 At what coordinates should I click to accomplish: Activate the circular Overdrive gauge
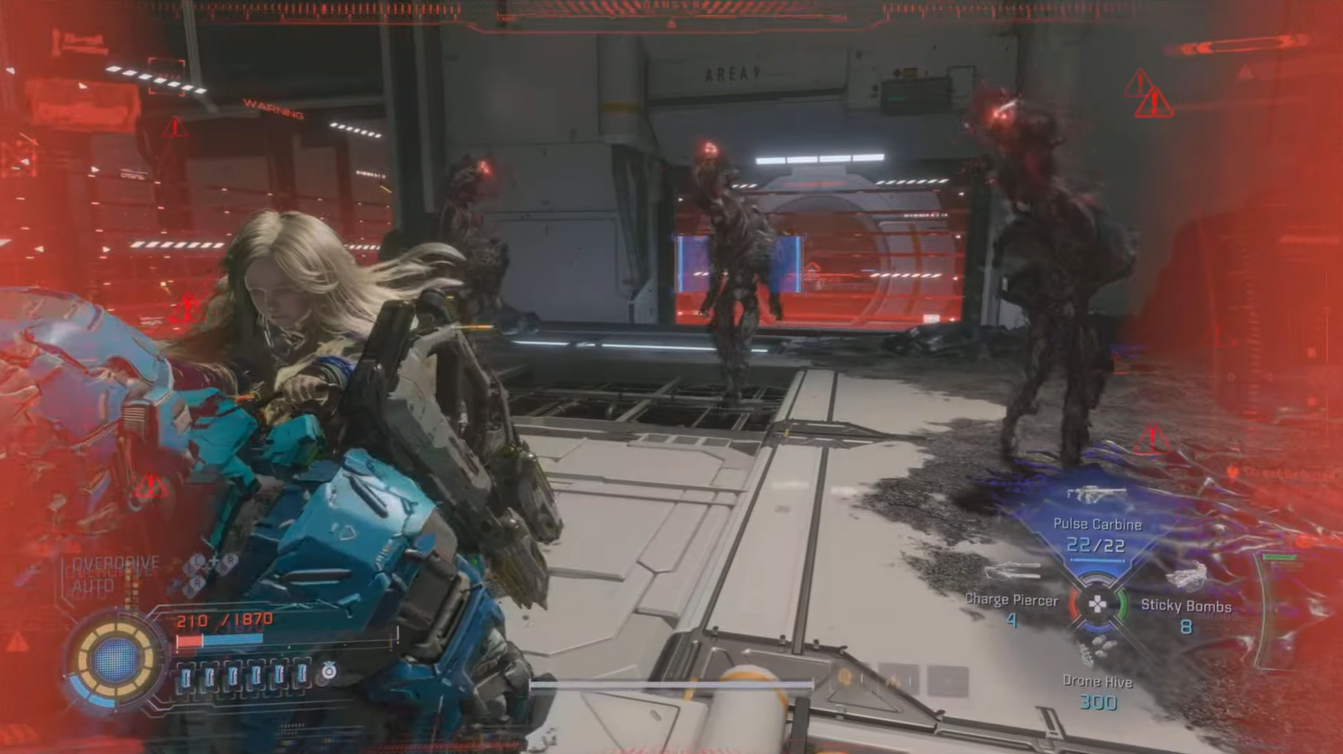[115, 660]
